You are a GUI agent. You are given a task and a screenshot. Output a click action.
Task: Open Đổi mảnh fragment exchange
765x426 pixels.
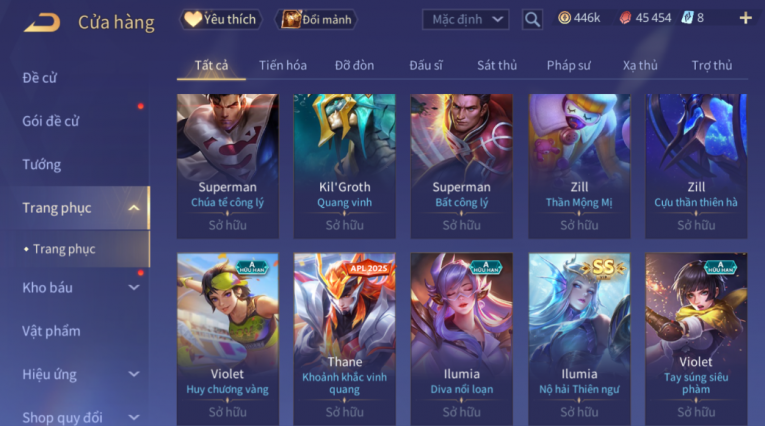click(x=316, y=19)
